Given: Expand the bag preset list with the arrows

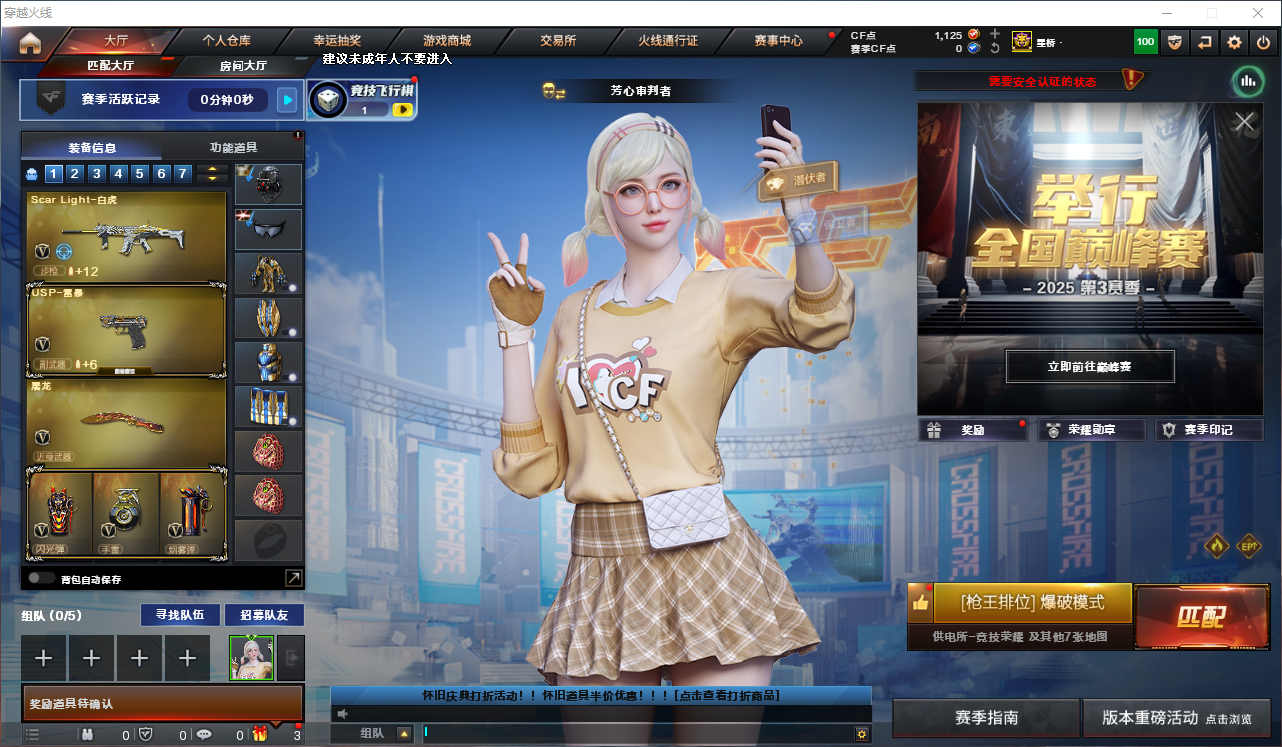Looking at the screenshot, I should (x=211, y=173).
